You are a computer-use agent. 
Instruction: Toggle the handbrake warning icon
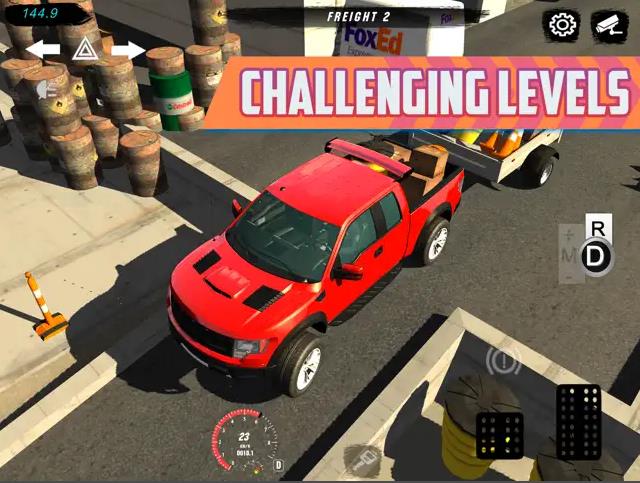coord(503,359)
